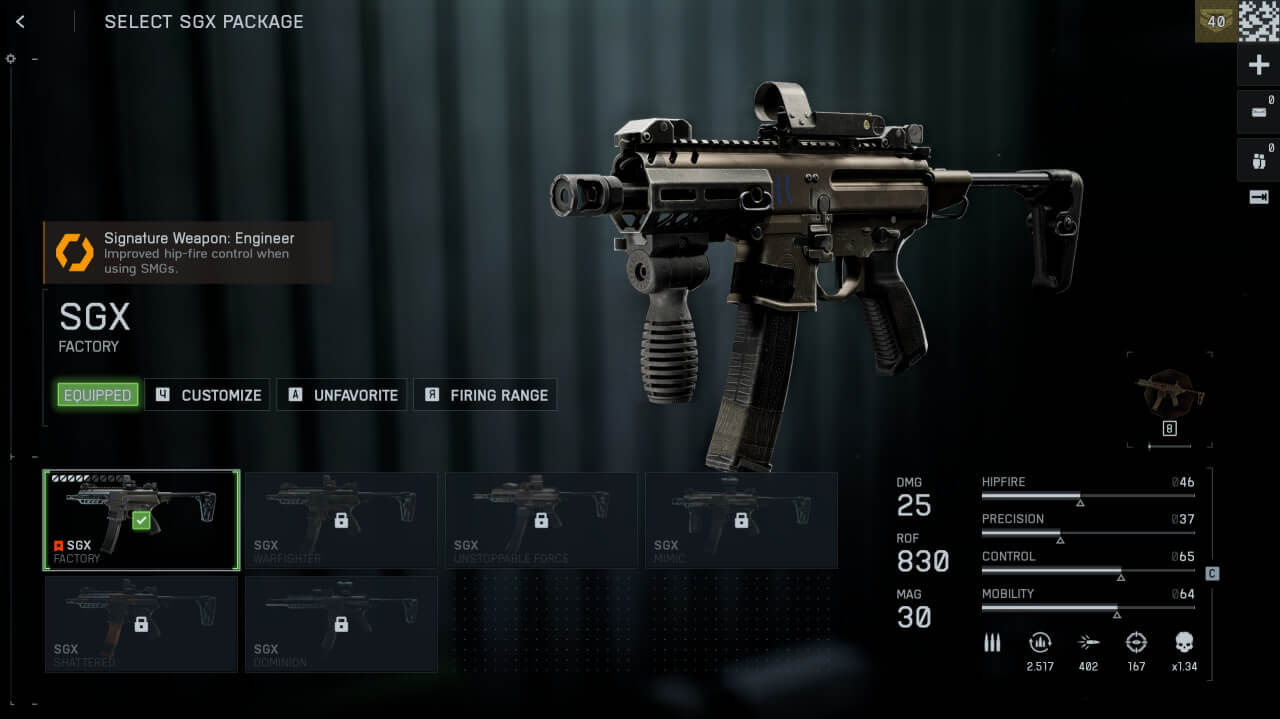
Task: Click the green Equipped button
Action: [97, 395]
